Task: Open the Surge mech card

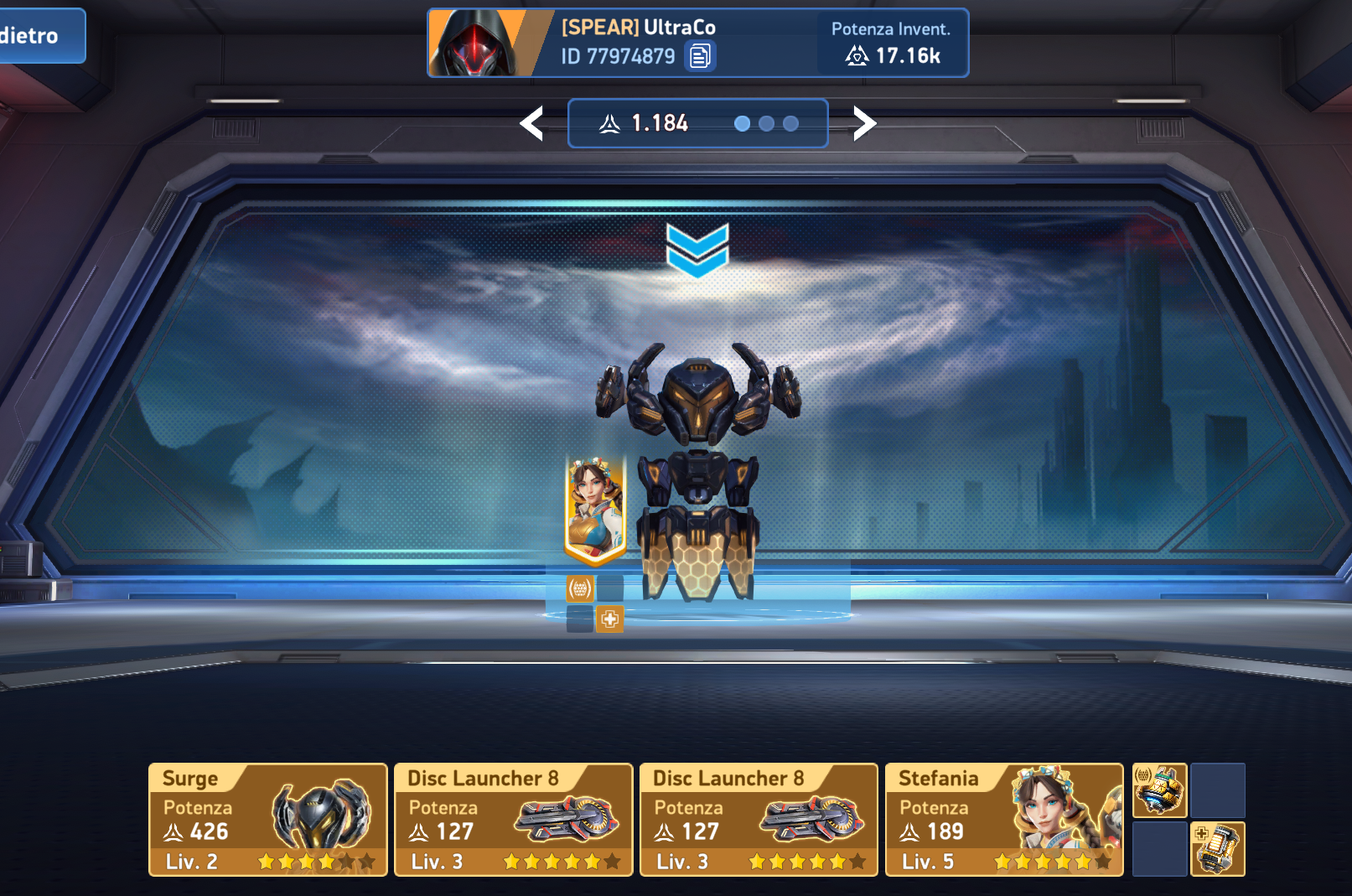Action: tap(267, 820)
